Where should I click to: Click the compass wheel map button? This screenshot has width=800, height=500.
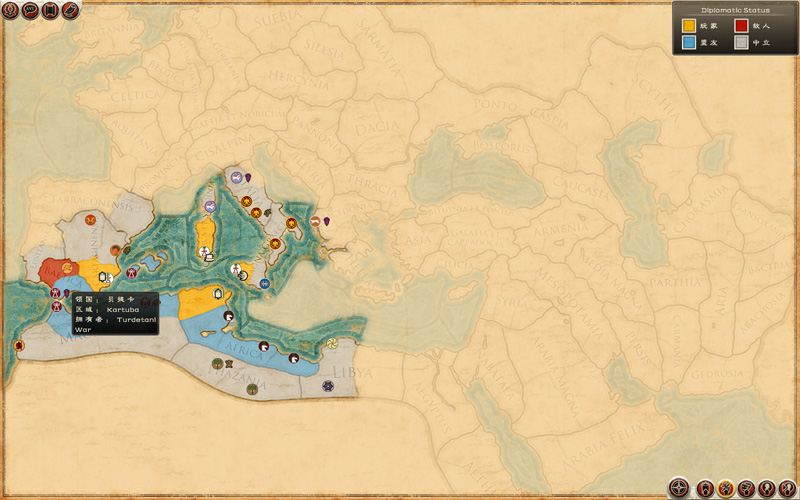679,488
